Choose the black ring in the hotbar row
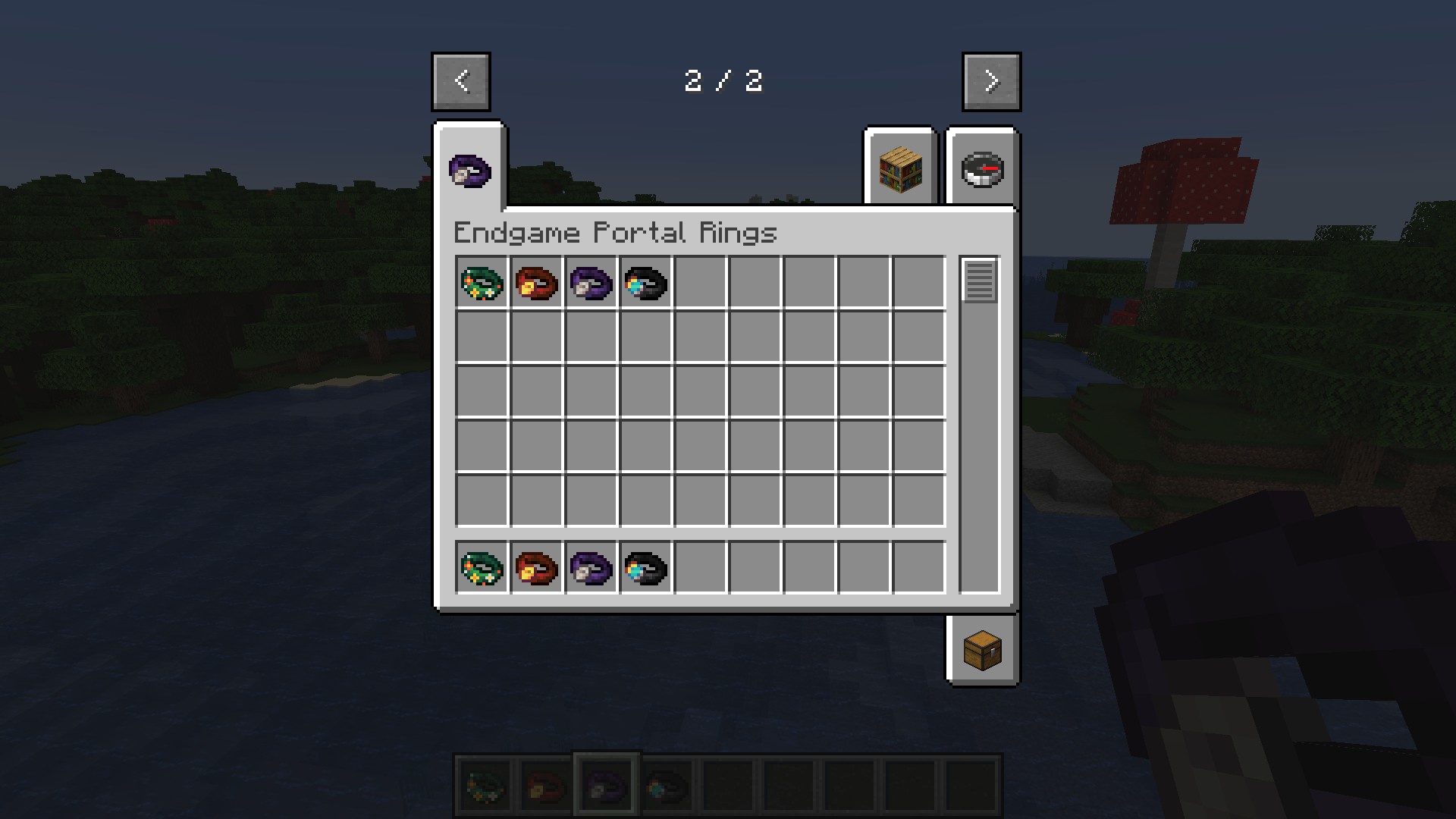The image size is (1456, 819). click(x=646, y=568)
